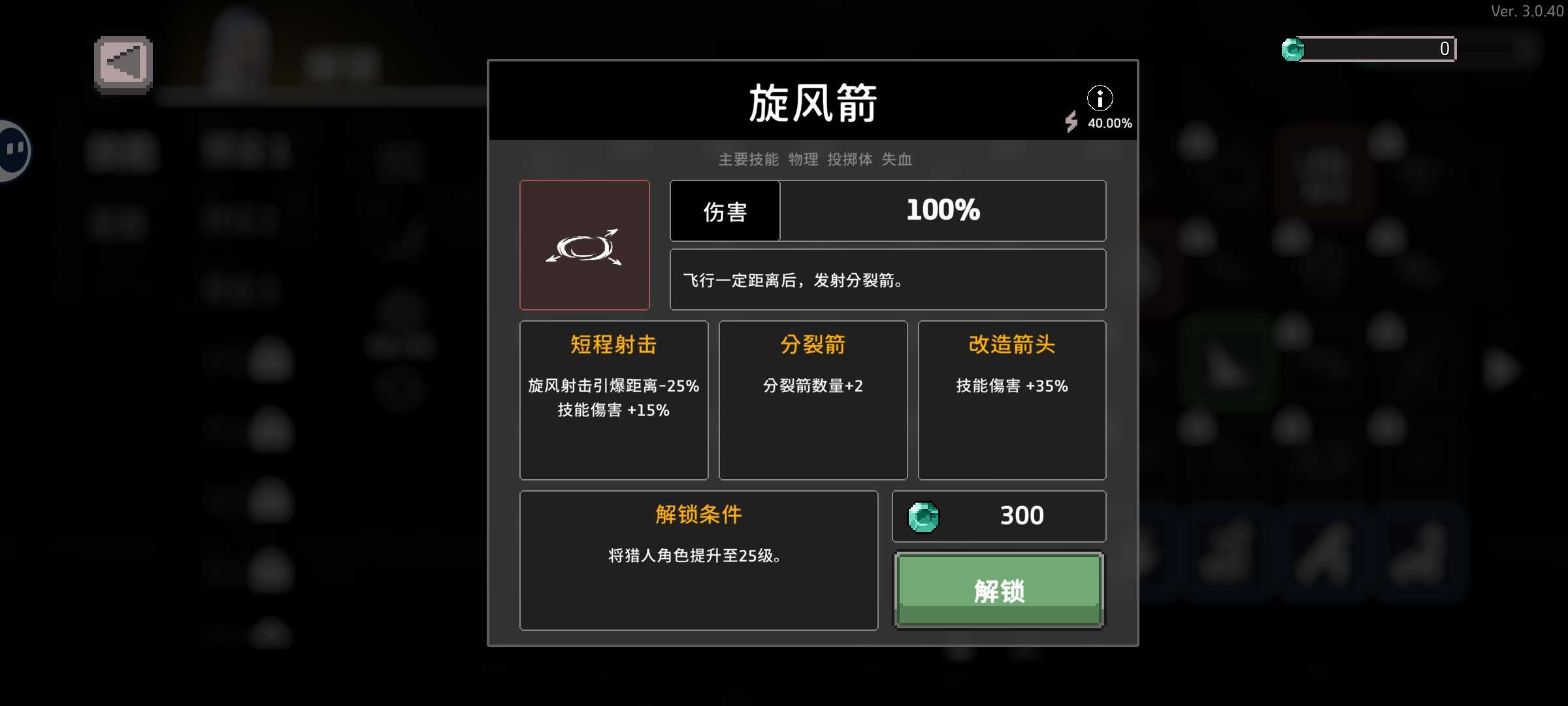Select the Whirlwind Arrow skill icon
The image size is (1568, 706).
point(585,244)
